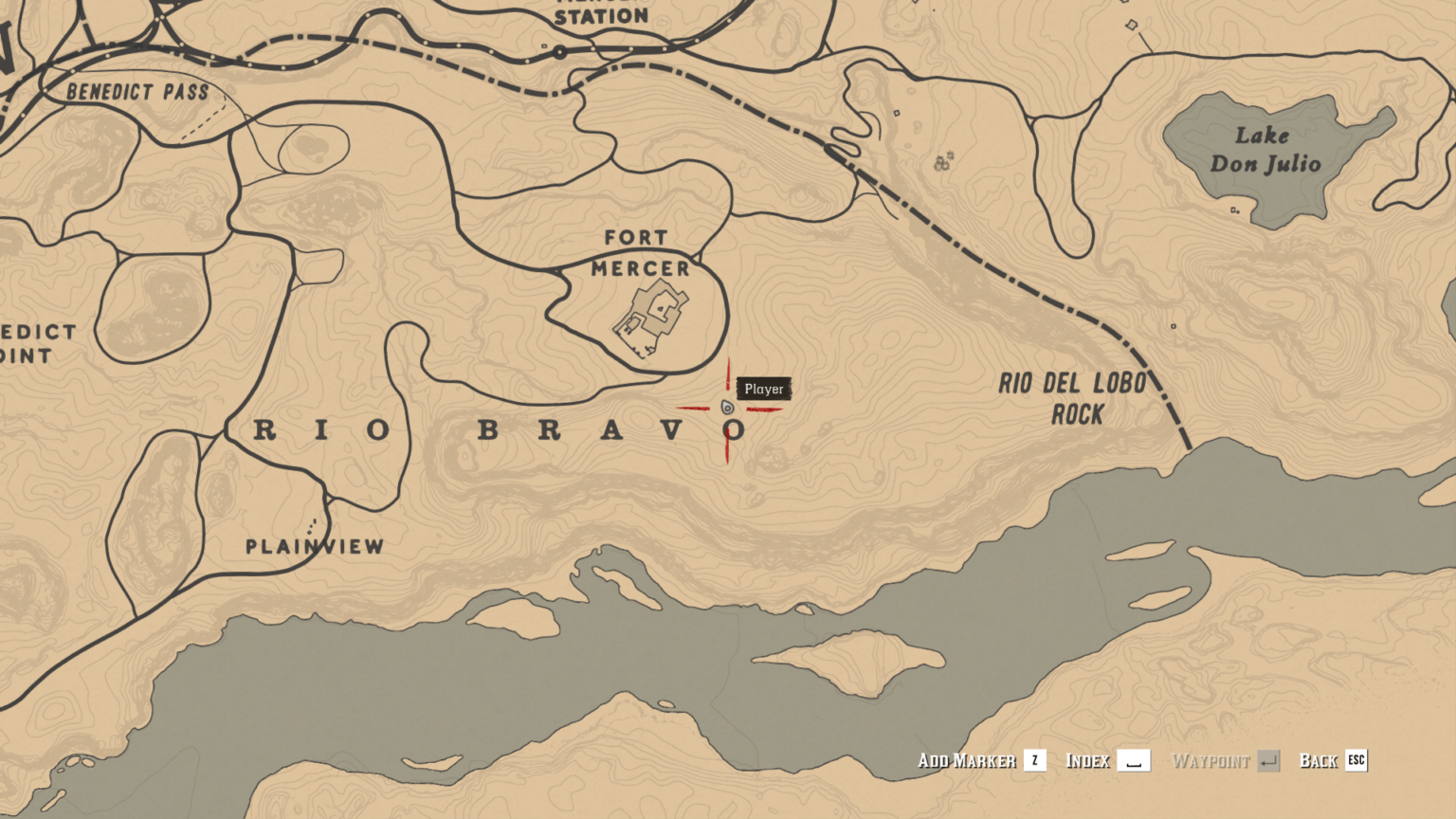Click the Lake Don Julio label

point(1265,152)
